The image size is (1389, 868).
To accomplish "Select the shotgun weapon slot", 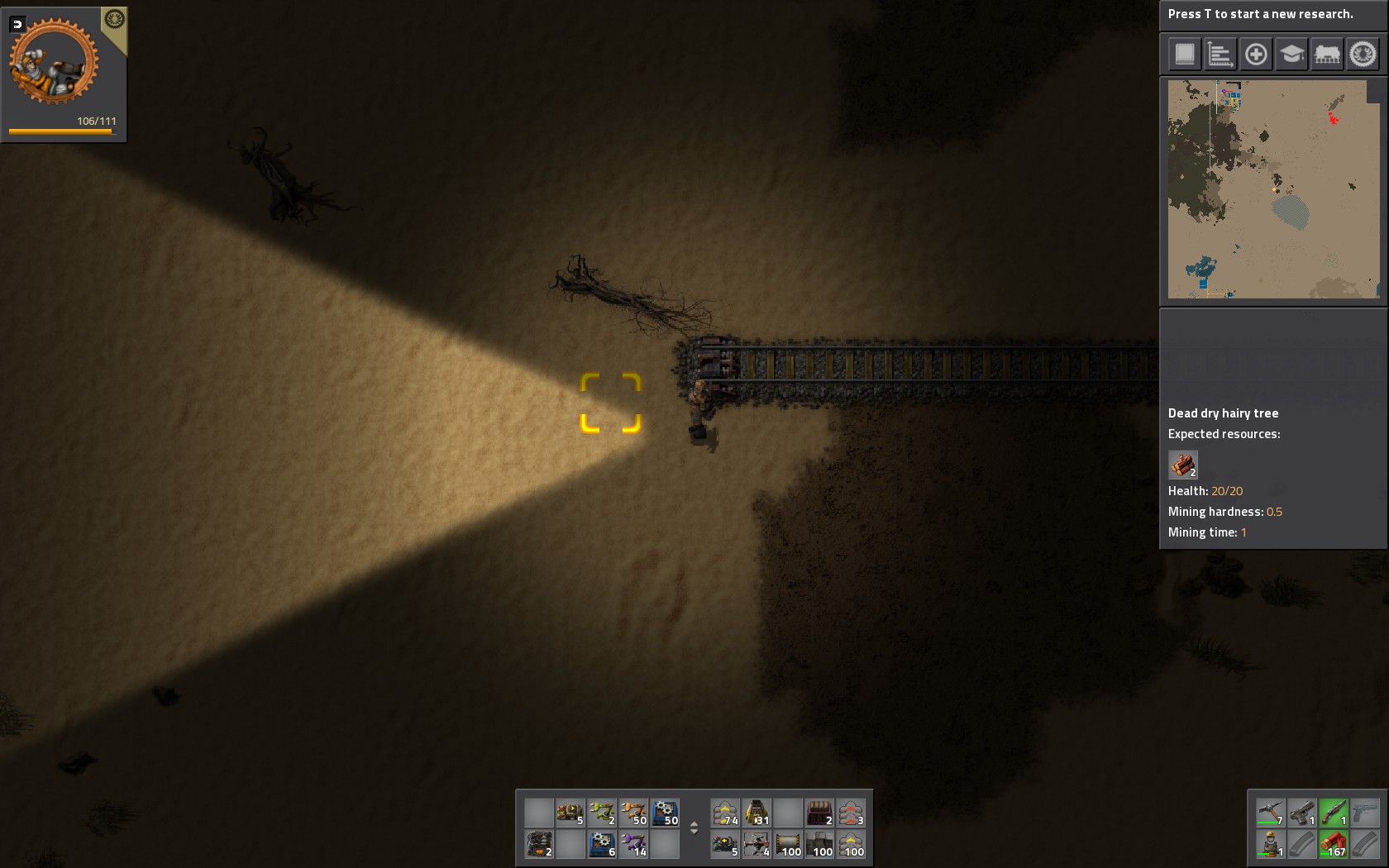I will (x=1333, y=813).
